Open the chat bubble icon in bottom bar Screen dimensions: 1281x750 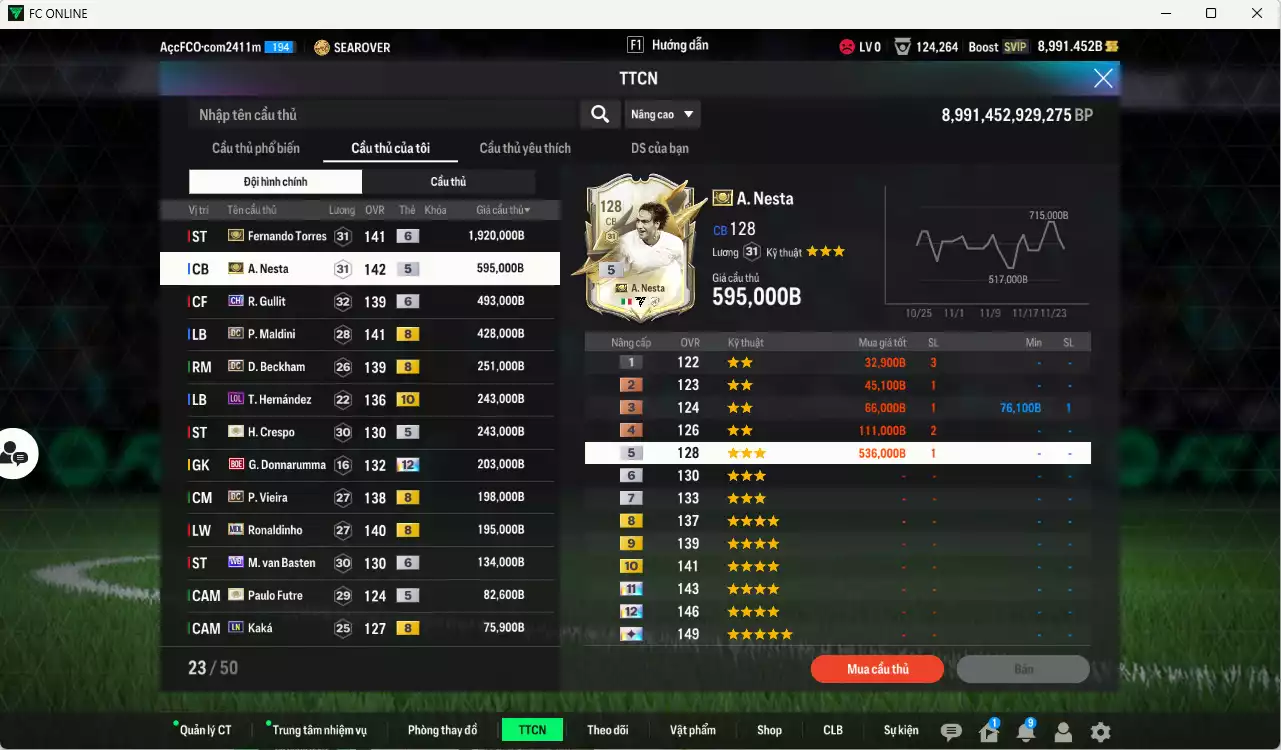click(x=952, y=731)
